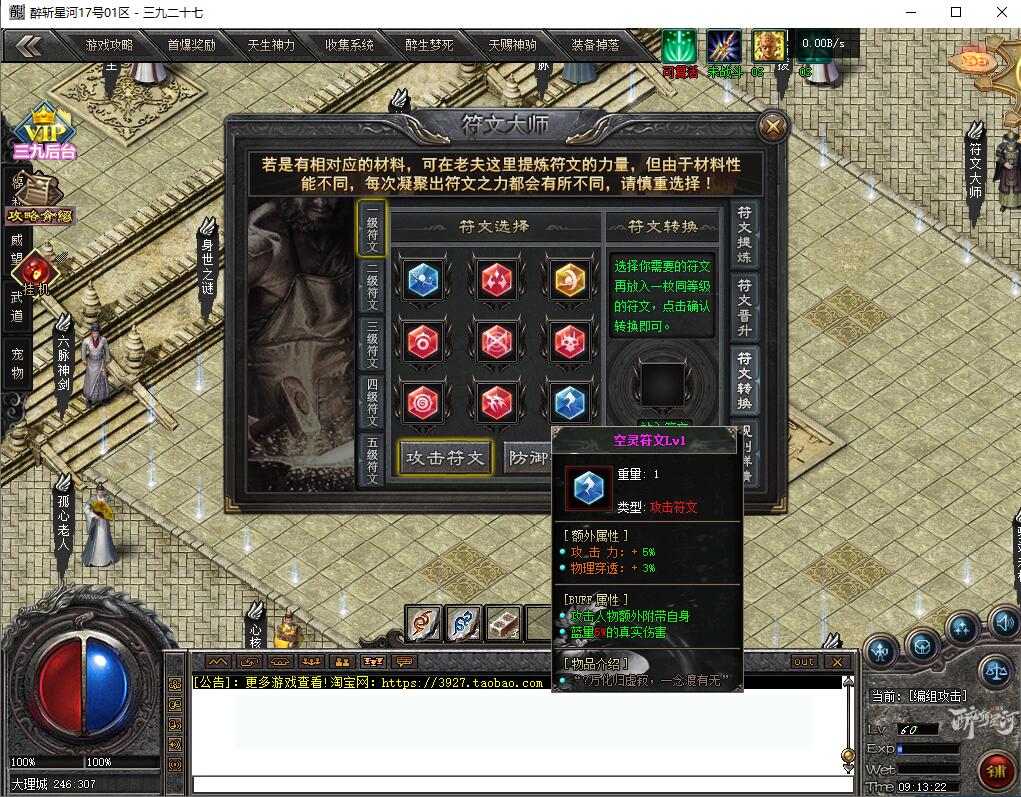
Task: Click the chat text input box
Action: [515, 784]
